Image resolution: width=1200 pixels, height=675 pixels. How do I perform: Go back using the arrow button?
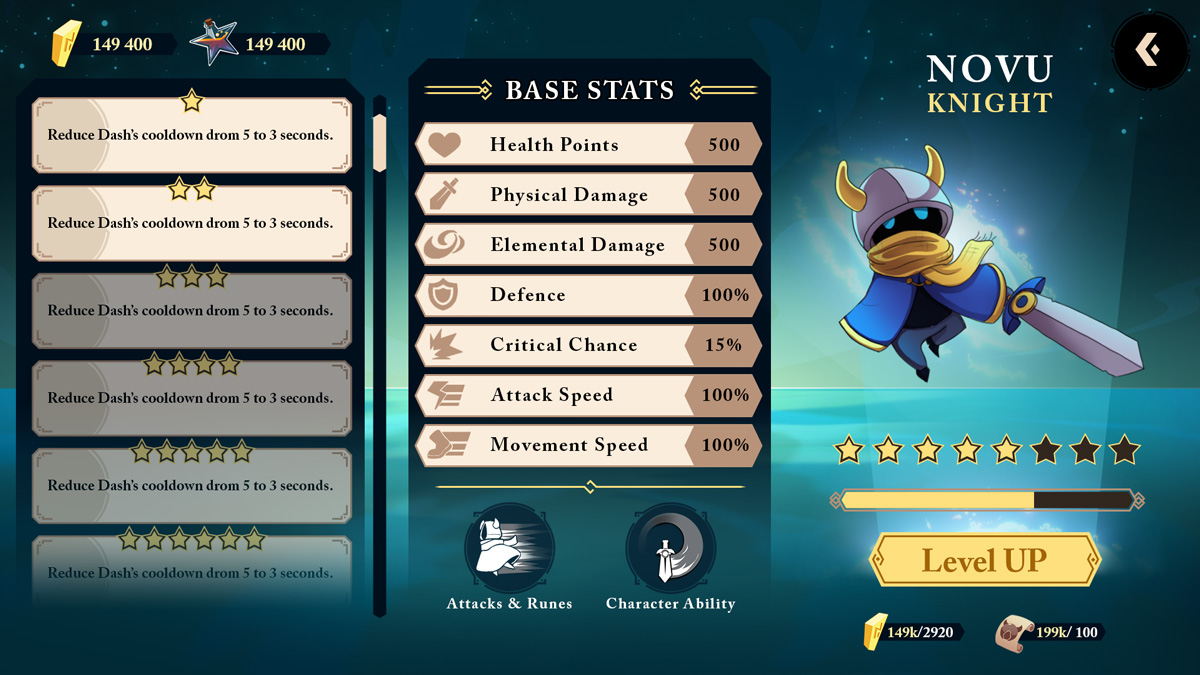[1149, 49]
